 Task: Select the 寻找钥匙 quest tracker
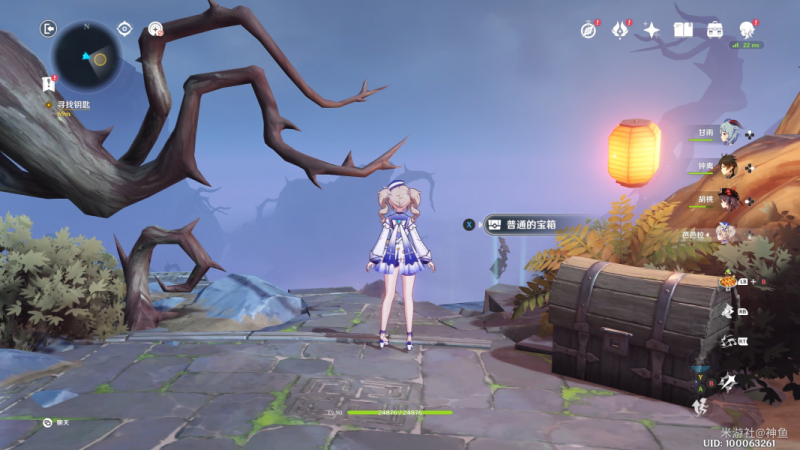[x=72, y=104]
